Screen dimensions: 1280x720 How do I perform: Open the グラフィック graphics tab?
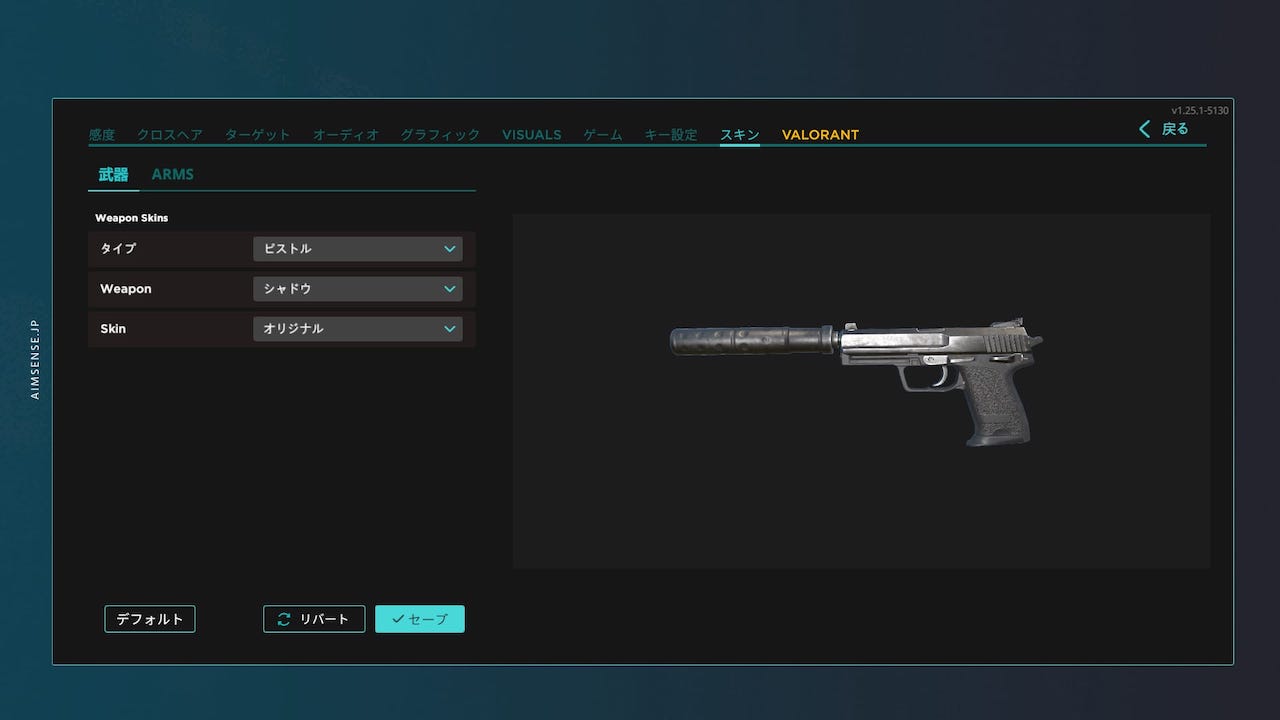coord(439,134)
